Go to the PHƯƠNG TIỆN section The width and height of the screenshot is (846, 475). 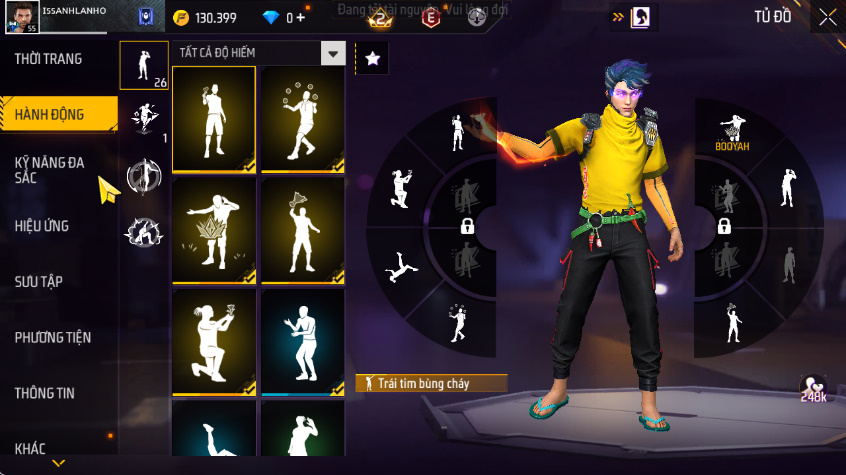tap(51, 337)
